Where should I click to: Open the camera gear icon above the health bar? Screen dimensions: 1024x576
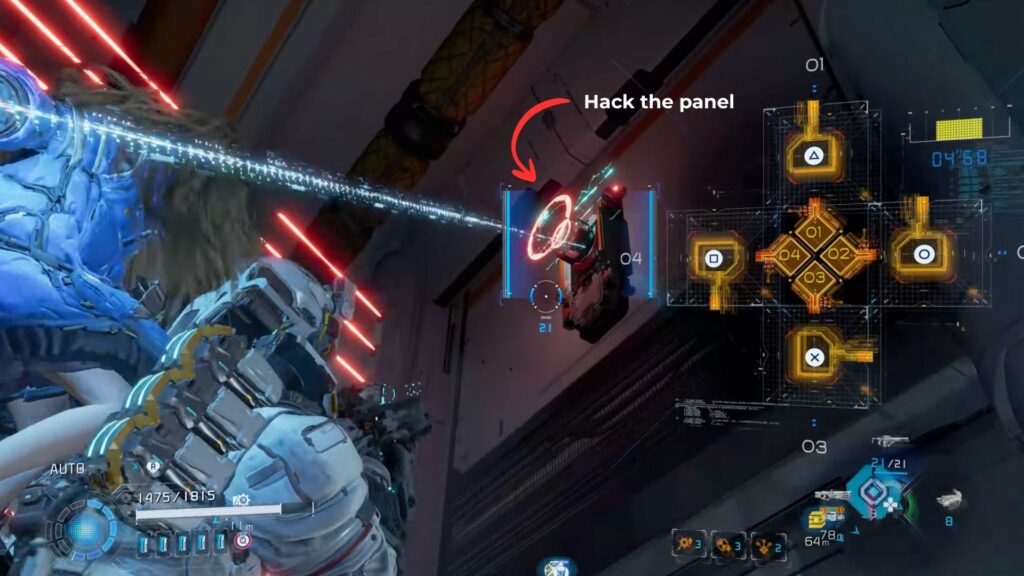tap(241, 498)
